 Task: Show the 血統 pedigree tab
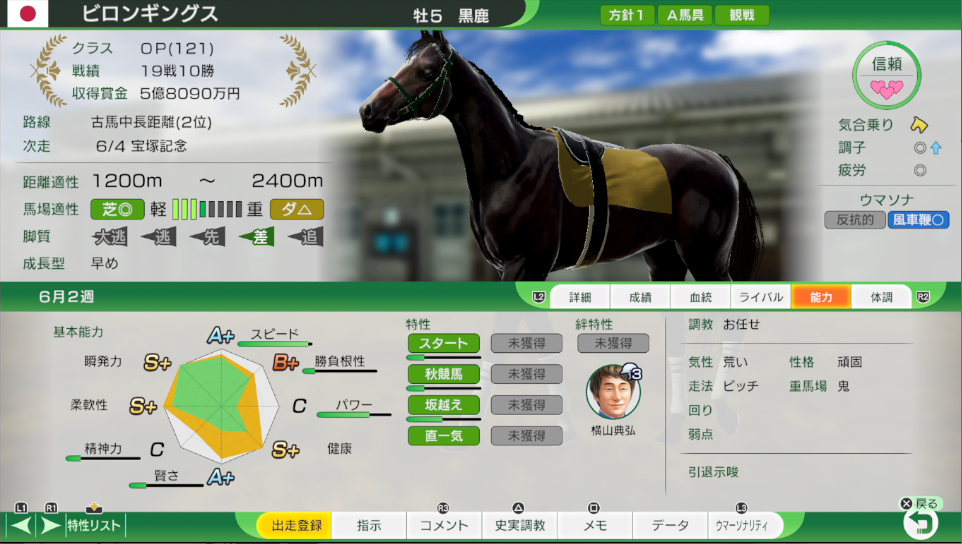click(x=700, y=297)
